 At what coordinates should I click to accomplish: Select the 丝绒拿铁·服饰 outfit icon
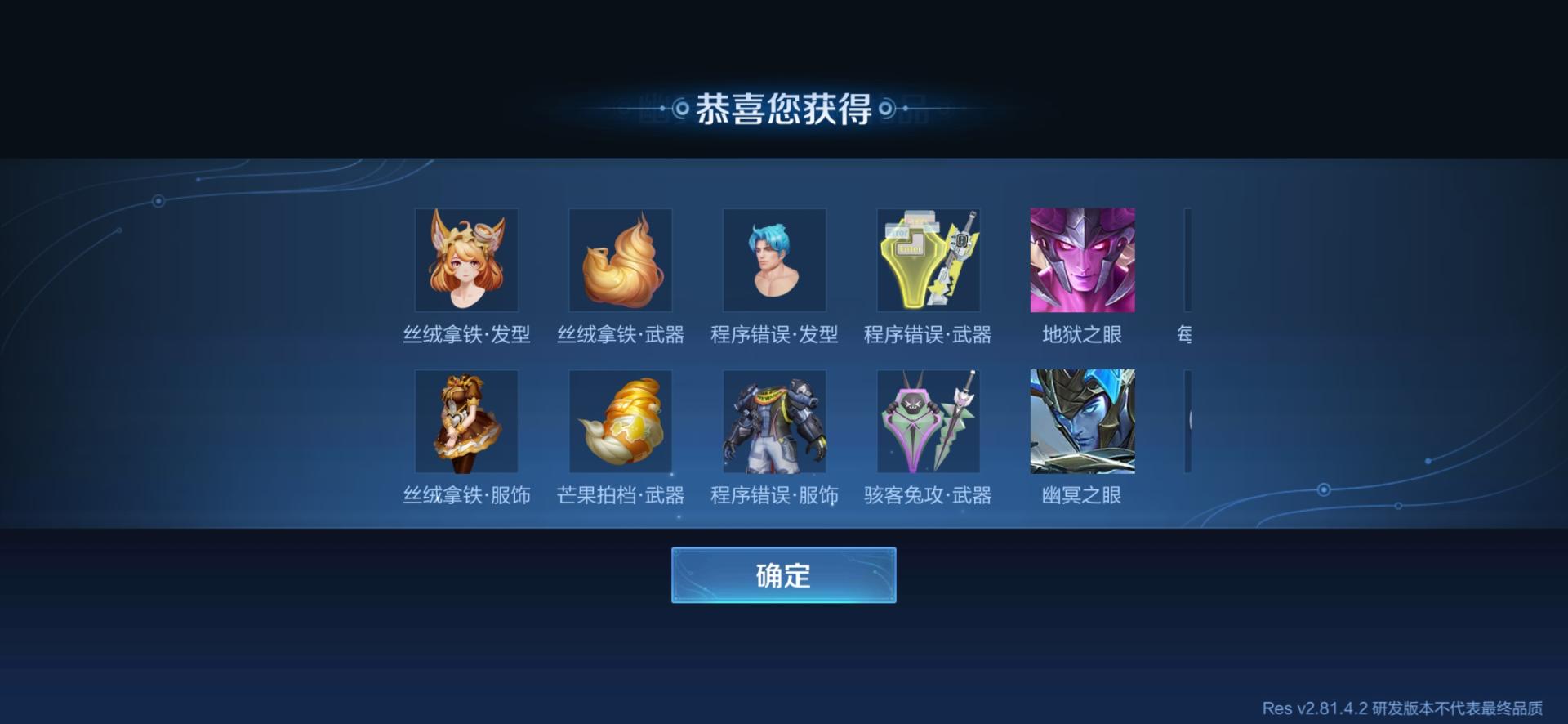click(x=466, y=421)
